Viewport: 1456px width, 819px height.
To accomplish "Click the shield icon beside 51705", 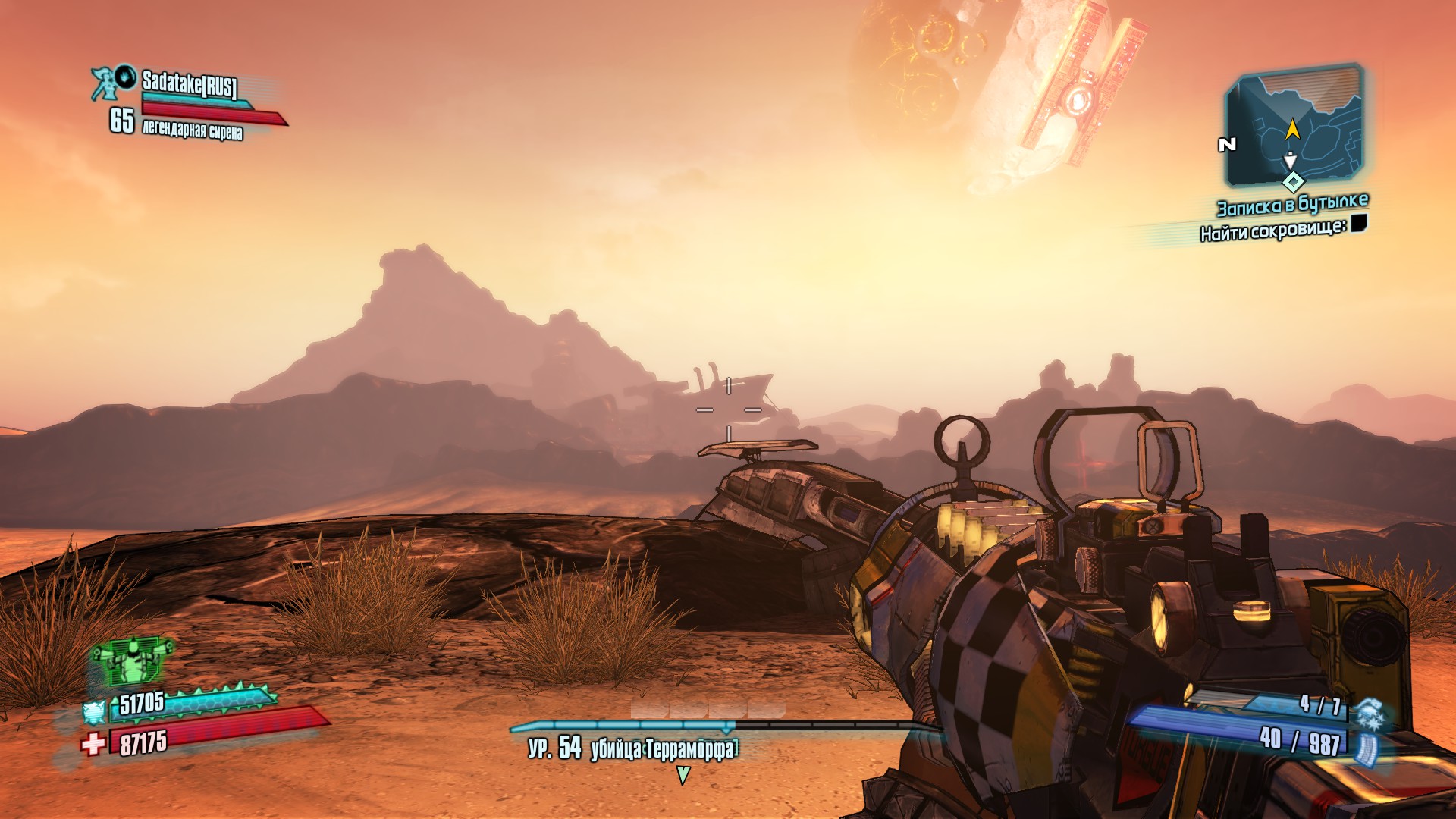I will pos(94,711).
